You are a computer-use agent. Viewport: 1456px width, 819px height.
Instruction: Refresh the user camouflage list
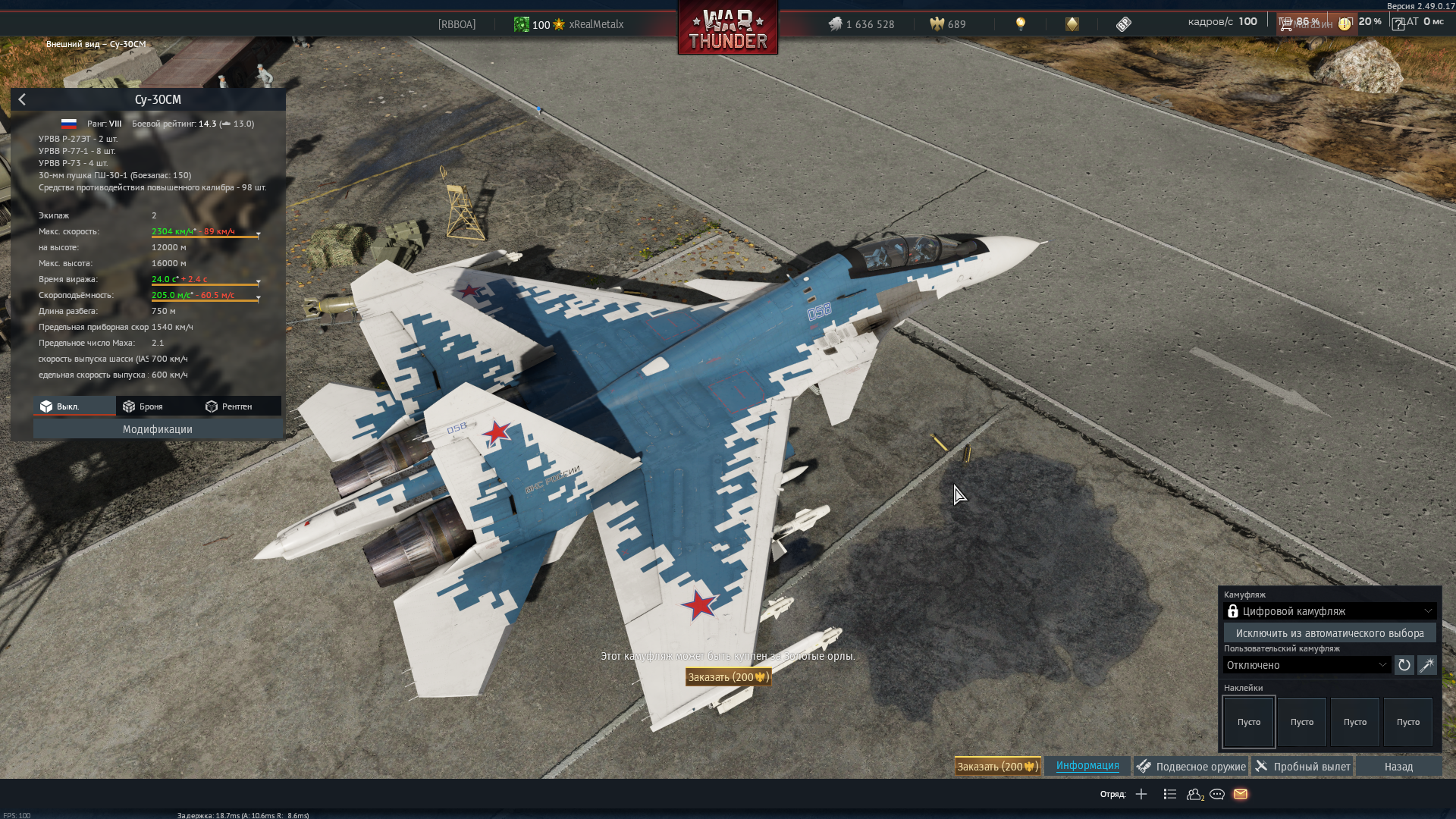(1404, 665)
